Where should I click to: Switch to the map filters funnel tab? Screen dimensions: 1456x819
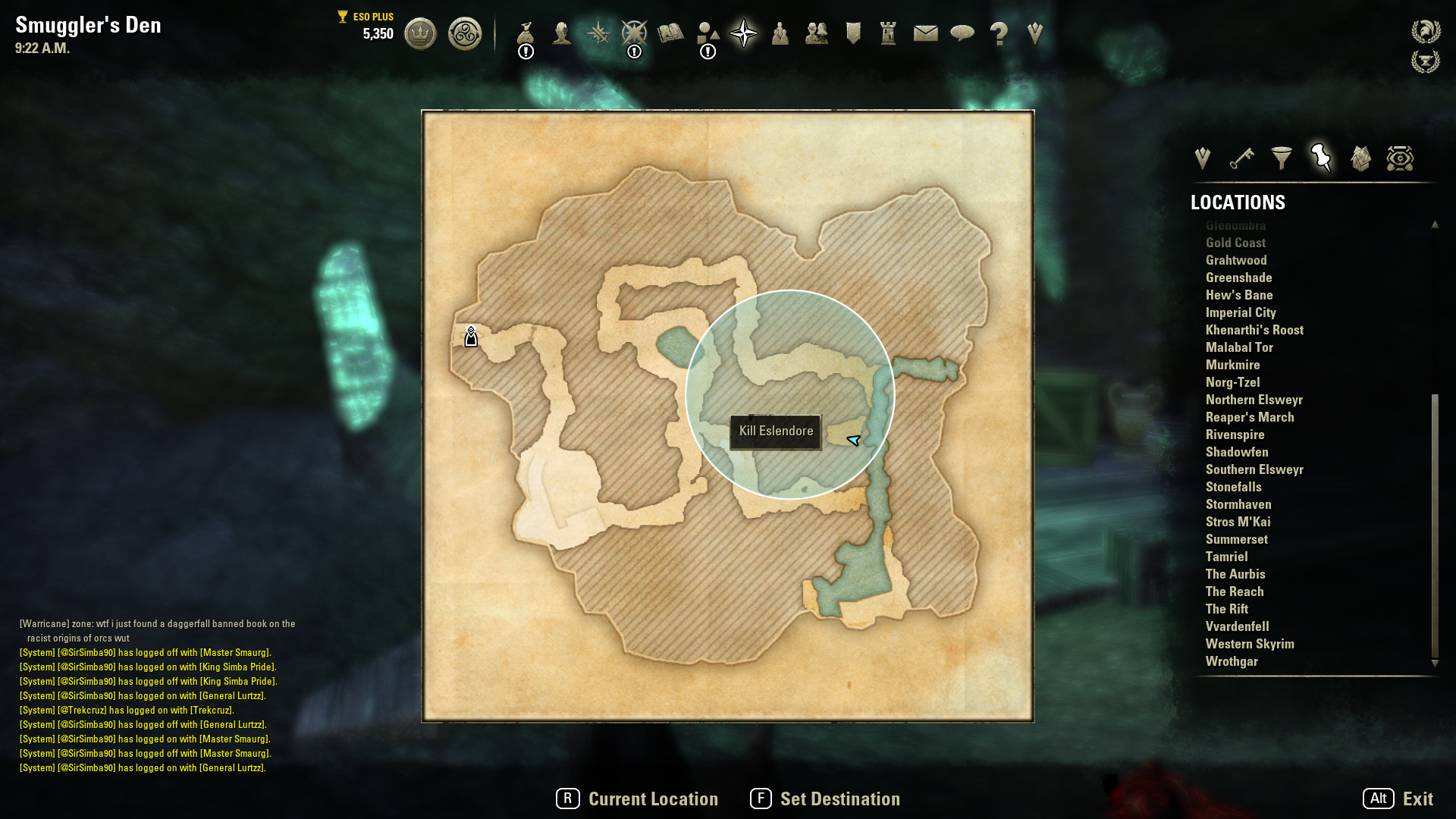[1282, 158]
